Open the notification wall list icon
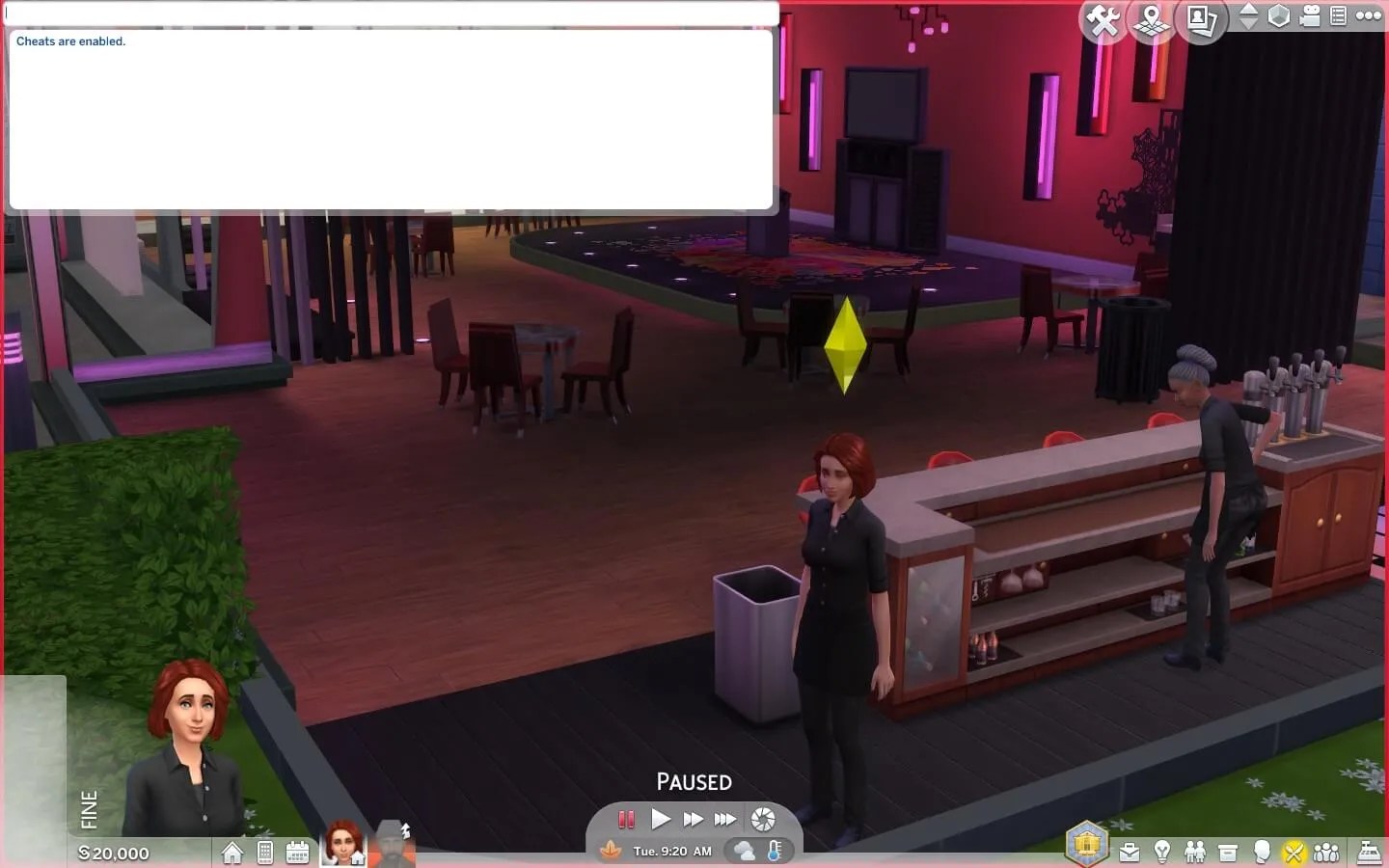 coord(1338,14)
